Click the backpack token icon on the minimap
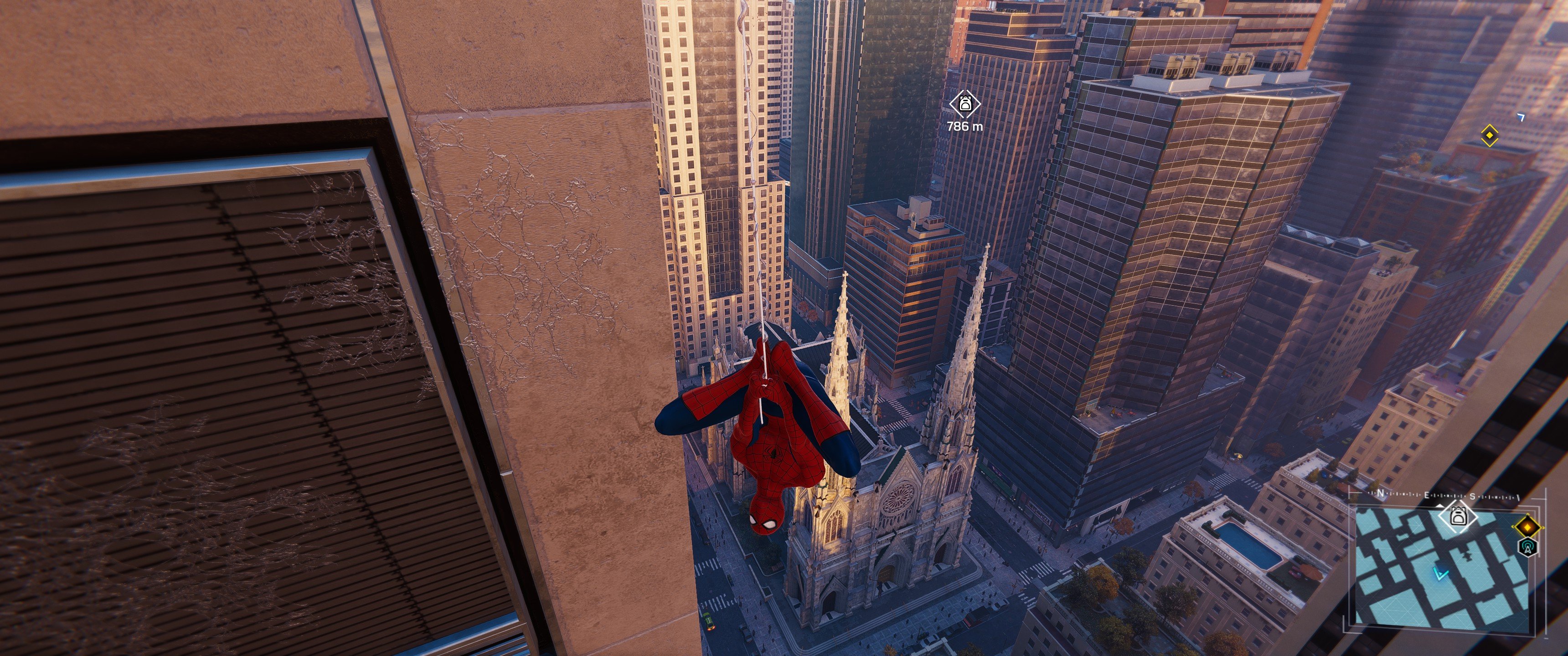 (1459, 517)
